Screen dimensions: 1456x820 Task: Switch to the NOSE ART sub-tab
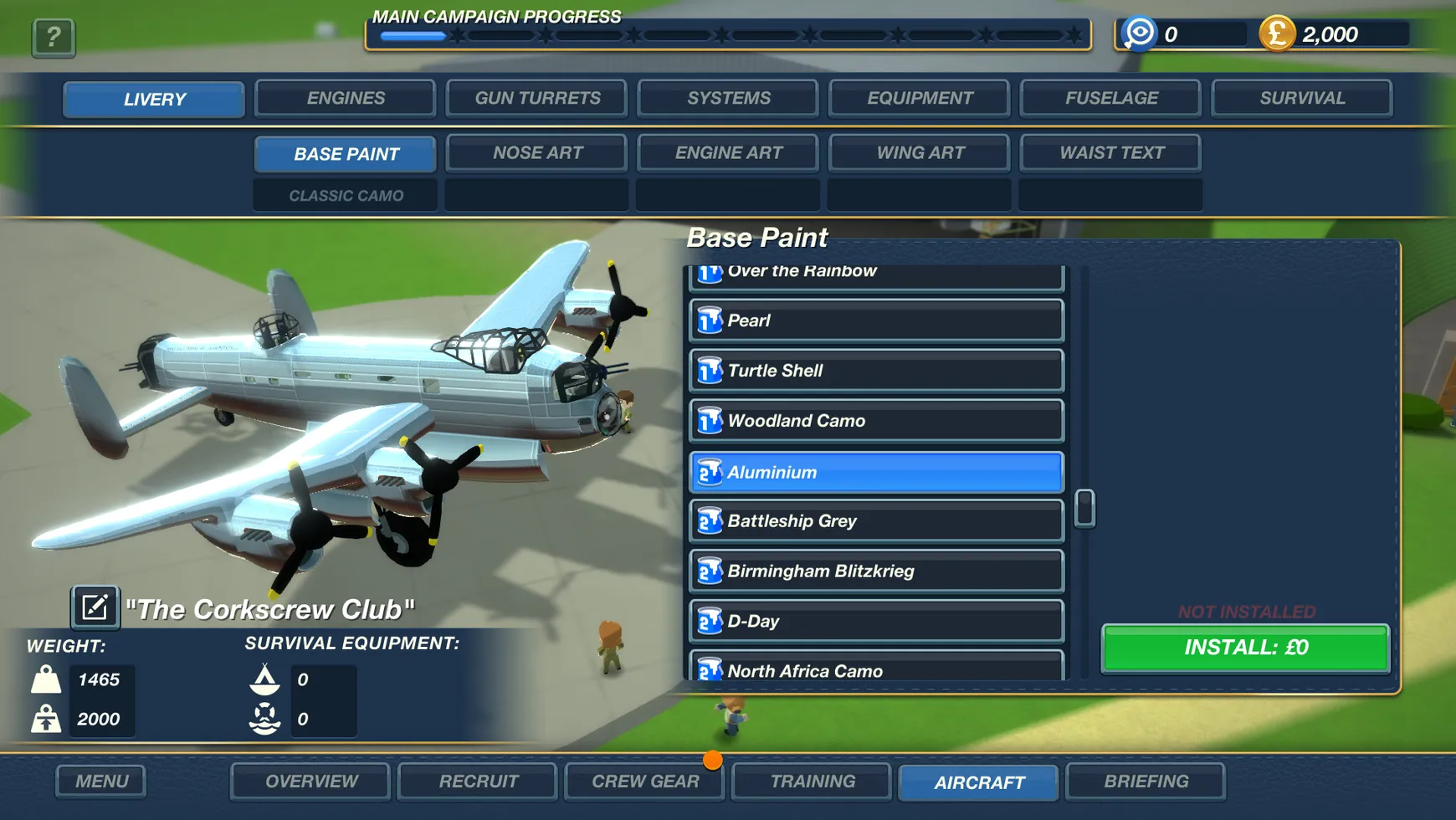pyautogui.click(x=536, y=152)
